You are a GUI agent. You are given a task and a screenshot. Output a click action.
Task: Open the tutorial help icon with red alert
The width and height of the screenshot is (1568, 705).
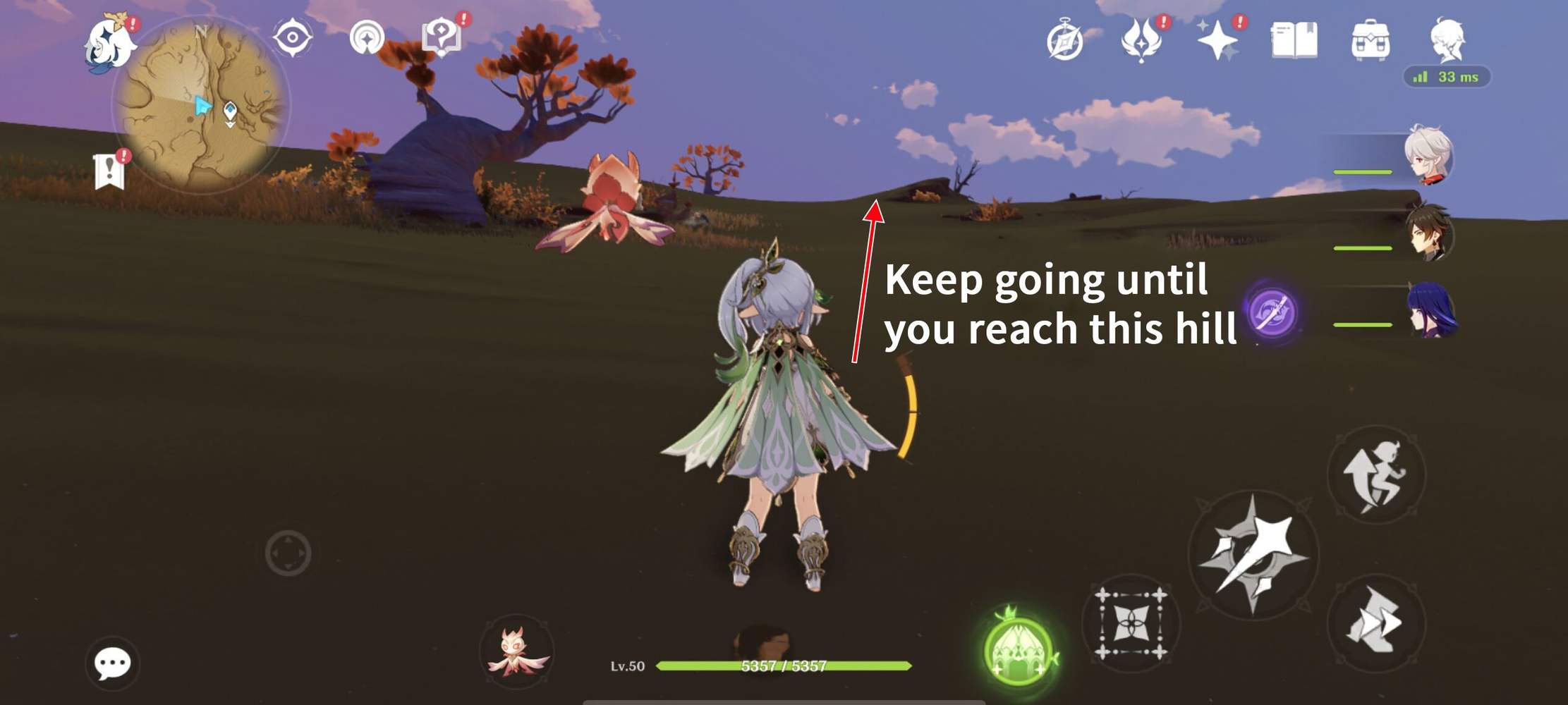point(441,37)
